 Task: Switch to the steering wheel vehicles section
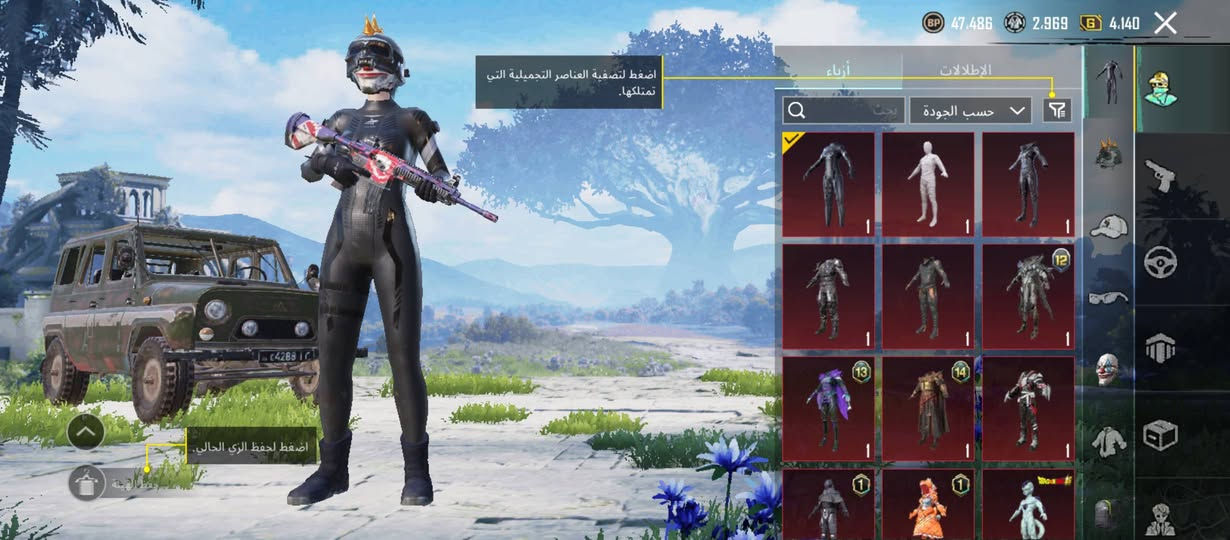pyautogui.click(x=1160, y=261)
